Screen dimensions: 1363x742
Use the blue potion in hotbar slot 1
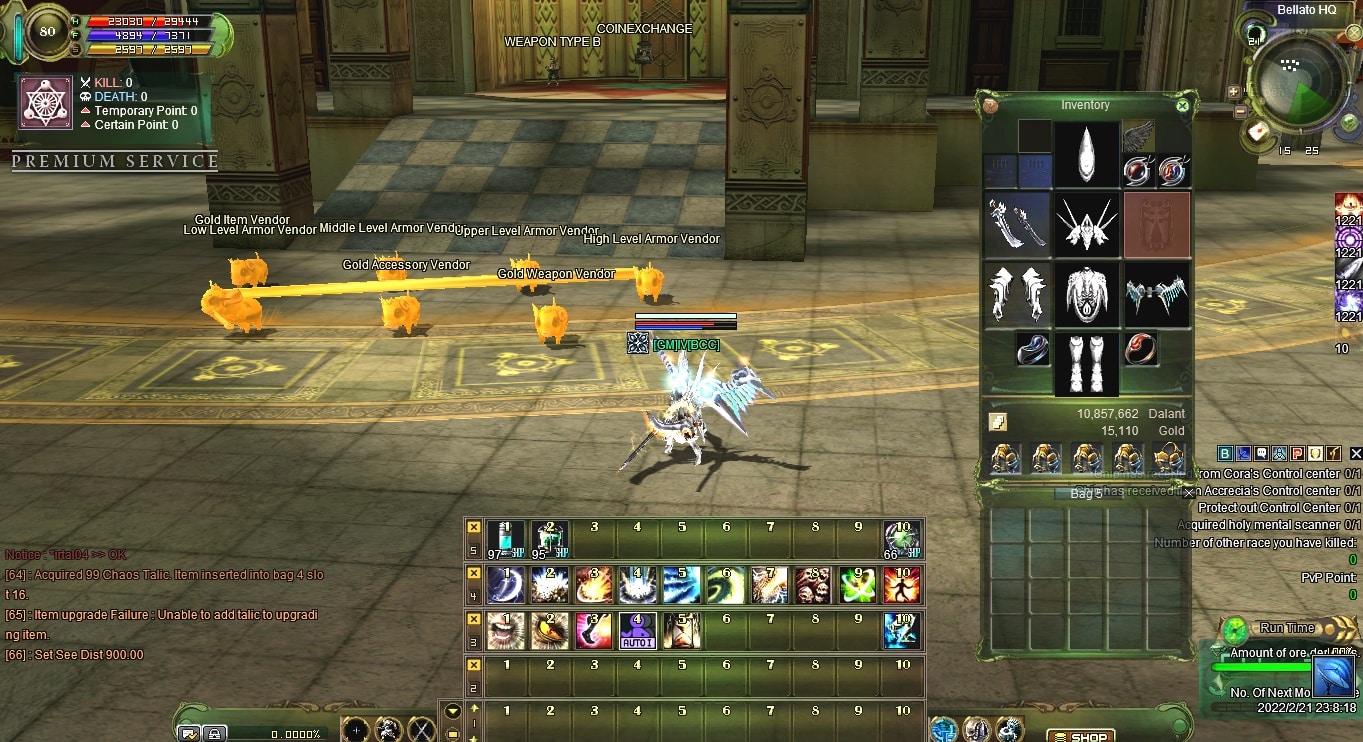(x=506, y=539)
